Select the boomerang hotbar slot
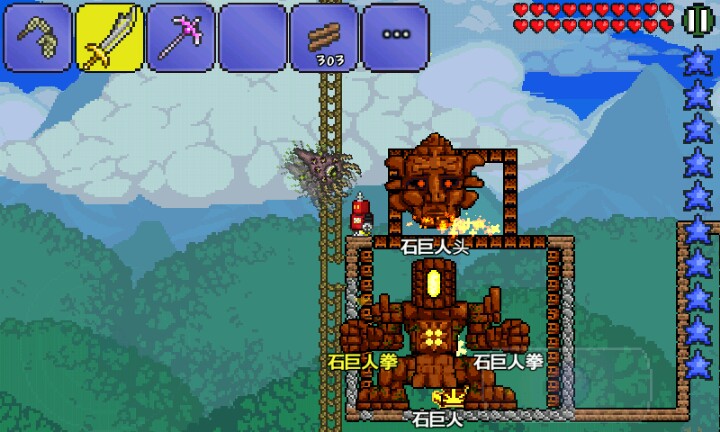The width and height of the screenshot is (720, 432). 39,36
